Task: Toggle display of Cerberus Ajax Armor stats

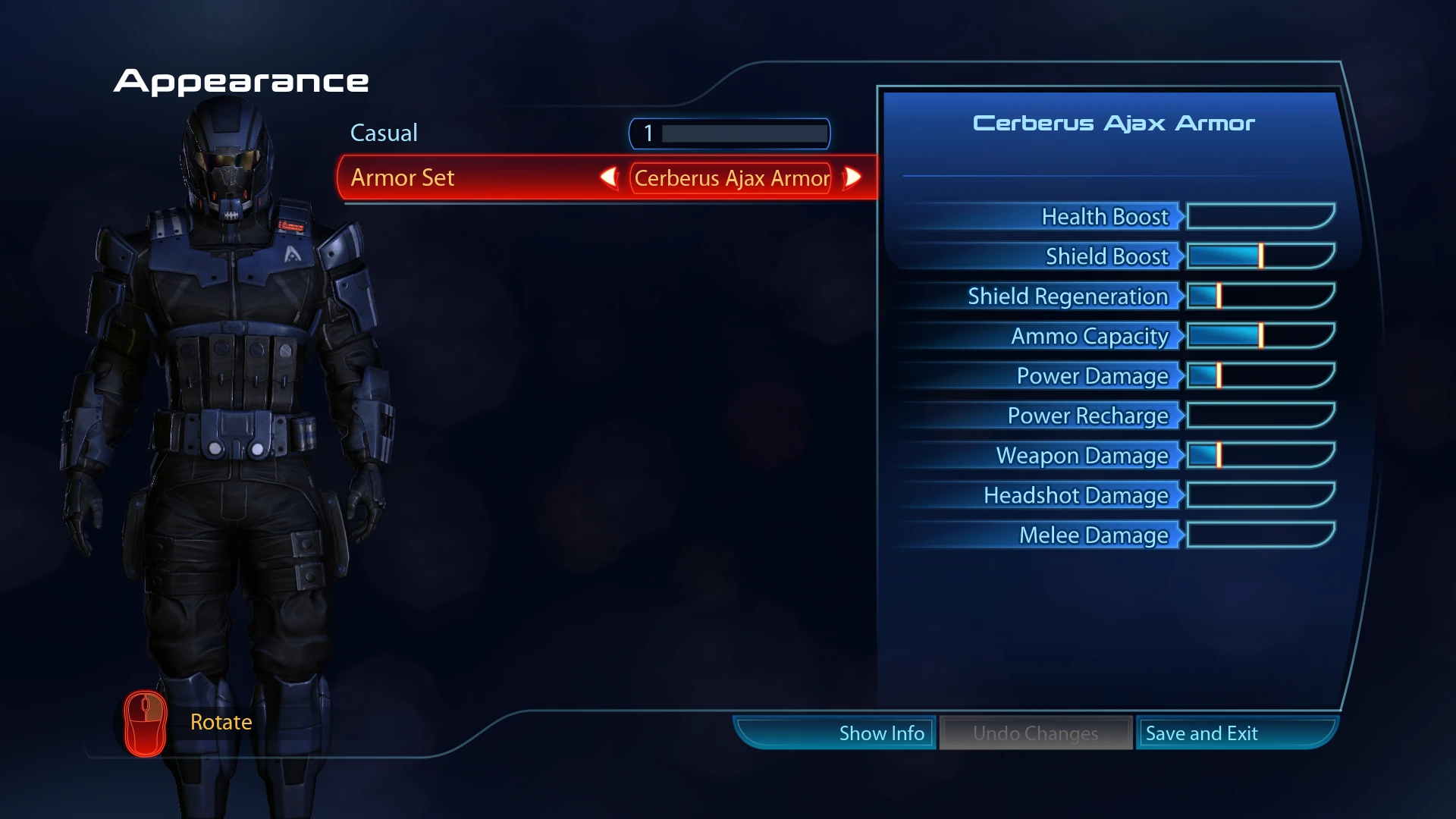Action: click(882, 733)
